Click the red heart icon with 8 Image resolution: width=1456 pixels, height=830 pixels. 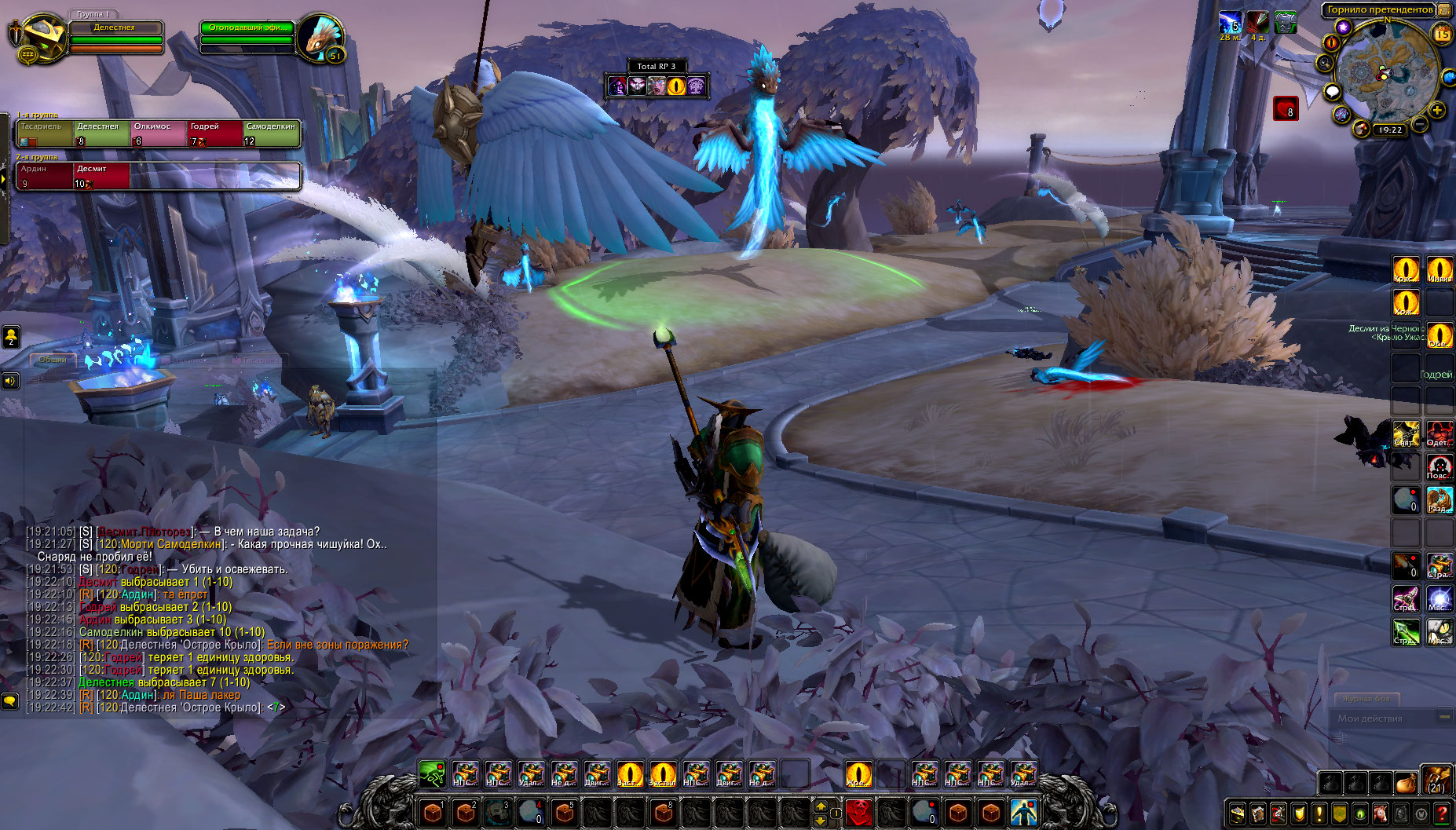(x=1286, y=109)
